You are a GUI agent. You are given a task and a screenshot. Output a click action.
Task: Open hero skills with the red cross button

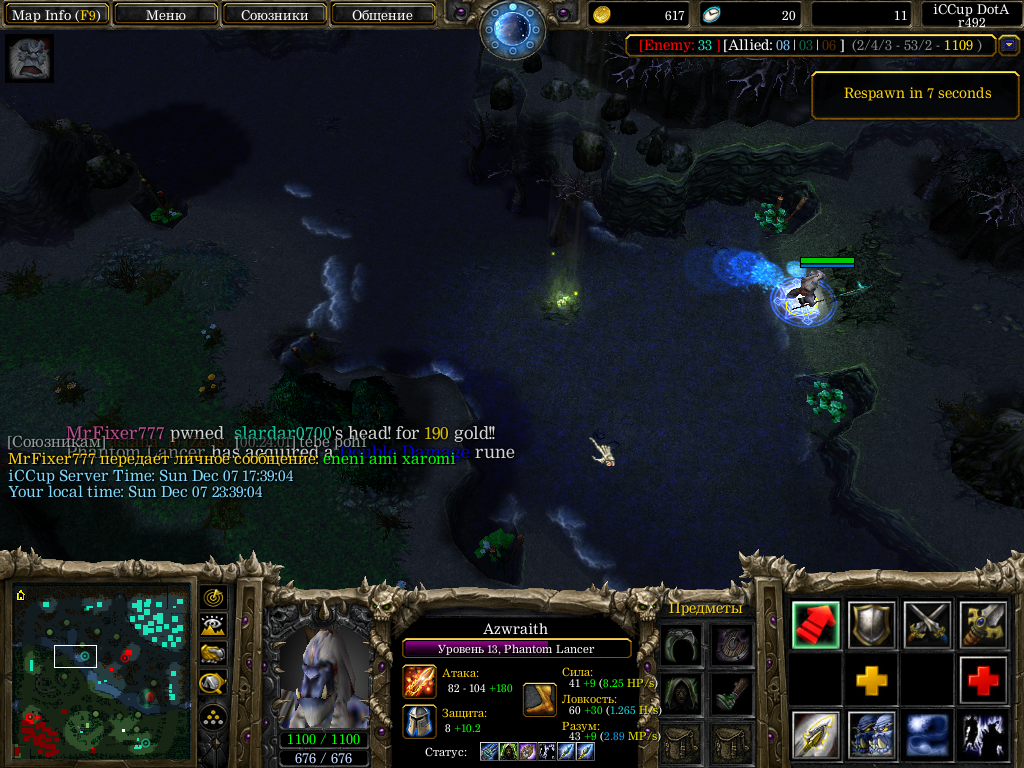point(983,681)
